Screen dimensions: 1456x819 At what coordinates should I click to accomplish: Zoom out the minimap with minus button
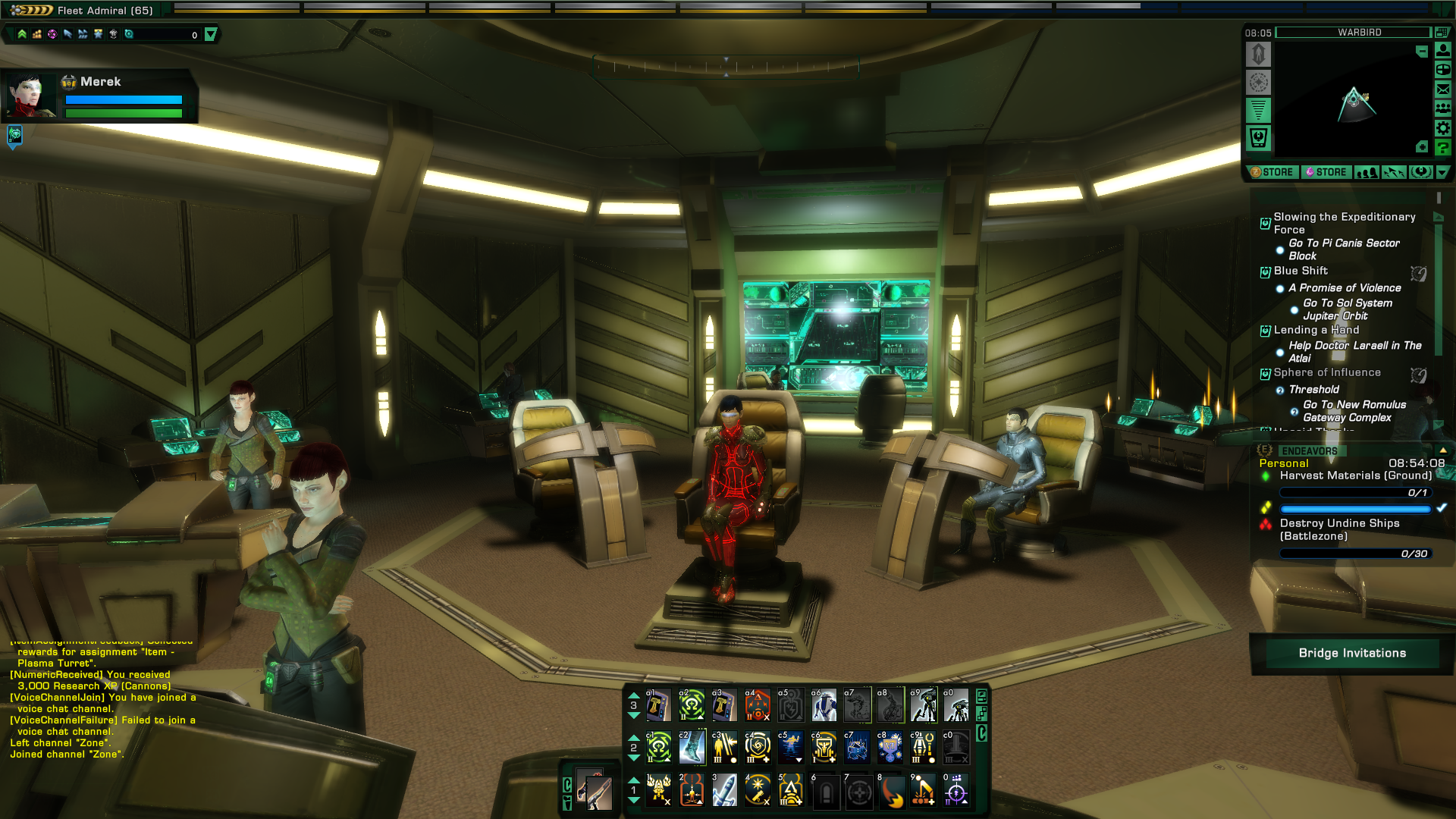point(1422,52)
